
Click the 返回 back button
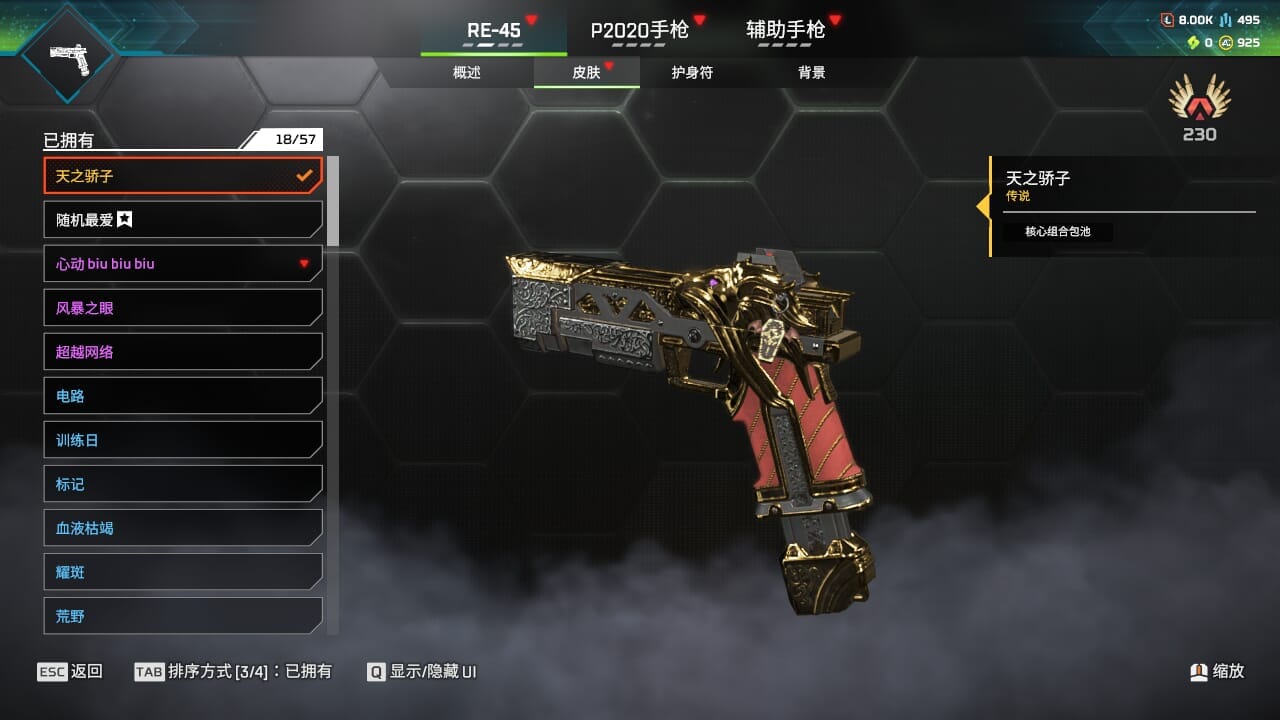pyautogui.click(x=70, y=672)
